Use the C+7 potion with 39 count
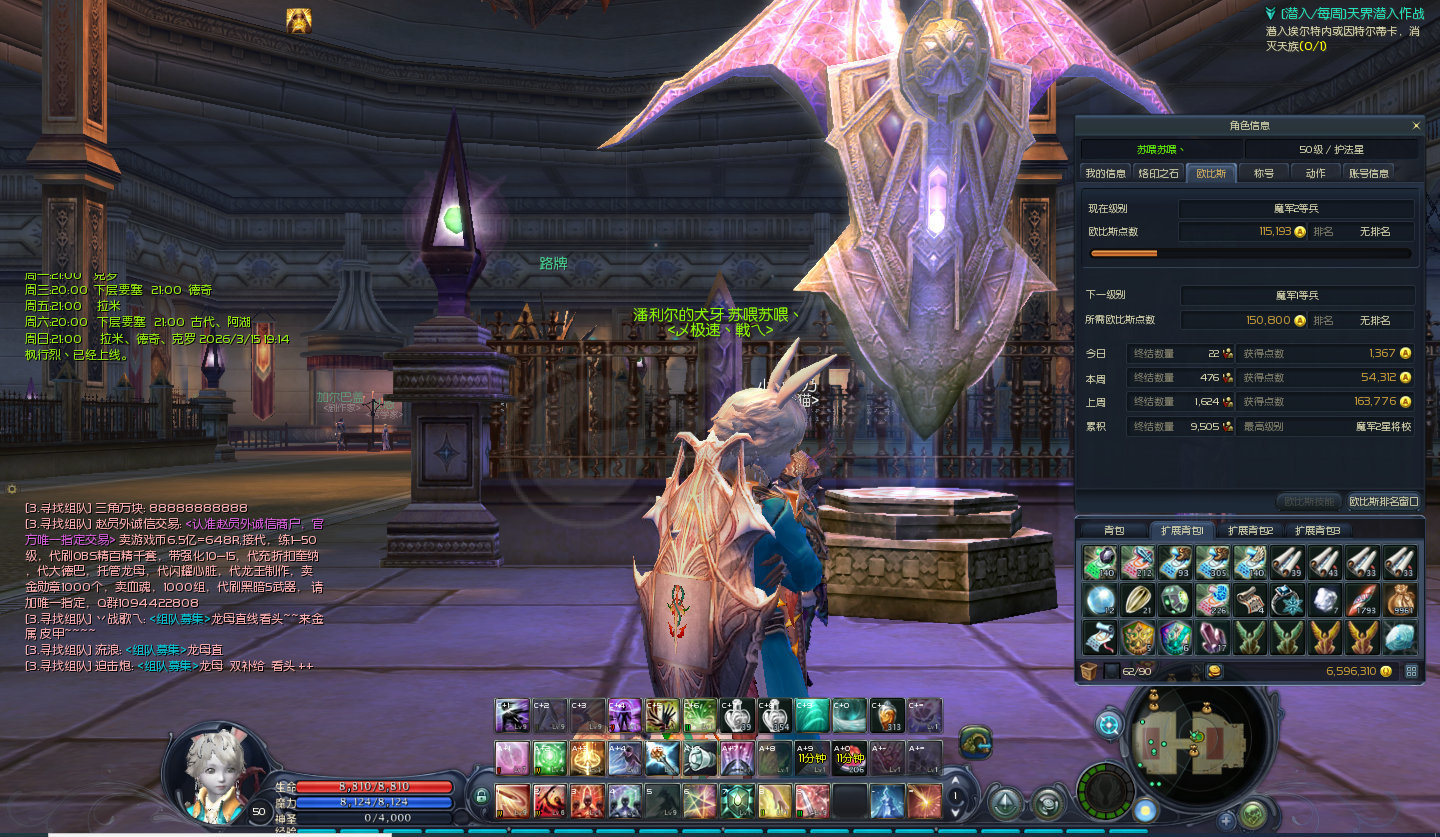The image size is (1440, 837). 737,716
